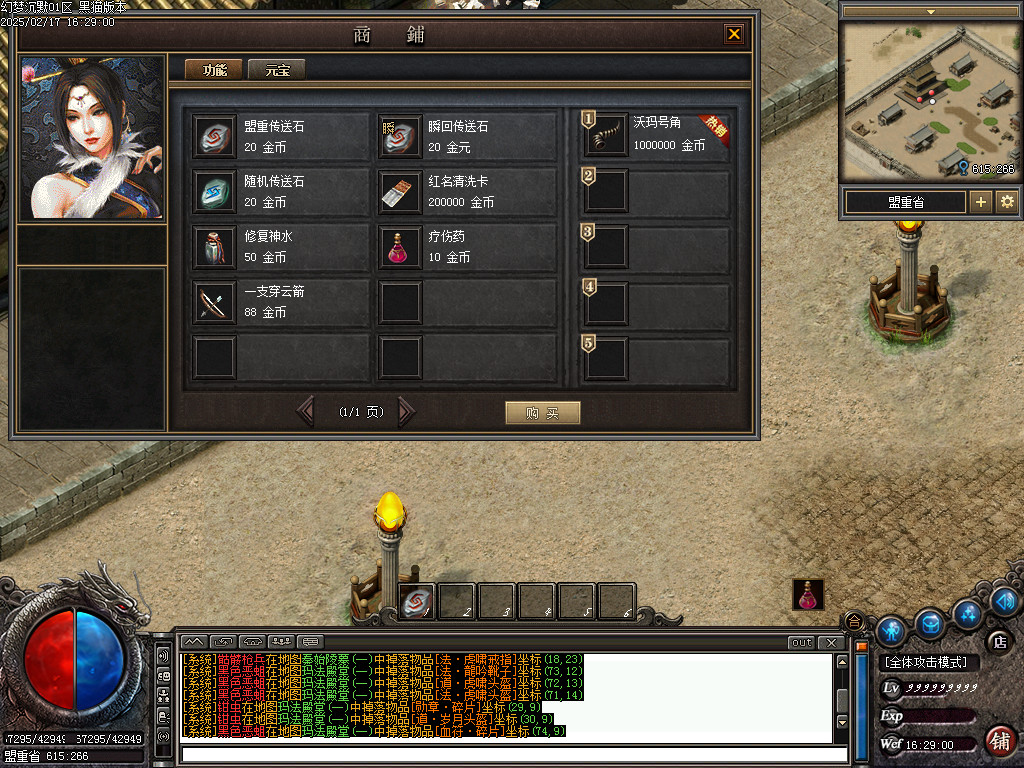Screen dimensions: 1024x768
Task: Click the chat text input field
Action: point(514,754)
